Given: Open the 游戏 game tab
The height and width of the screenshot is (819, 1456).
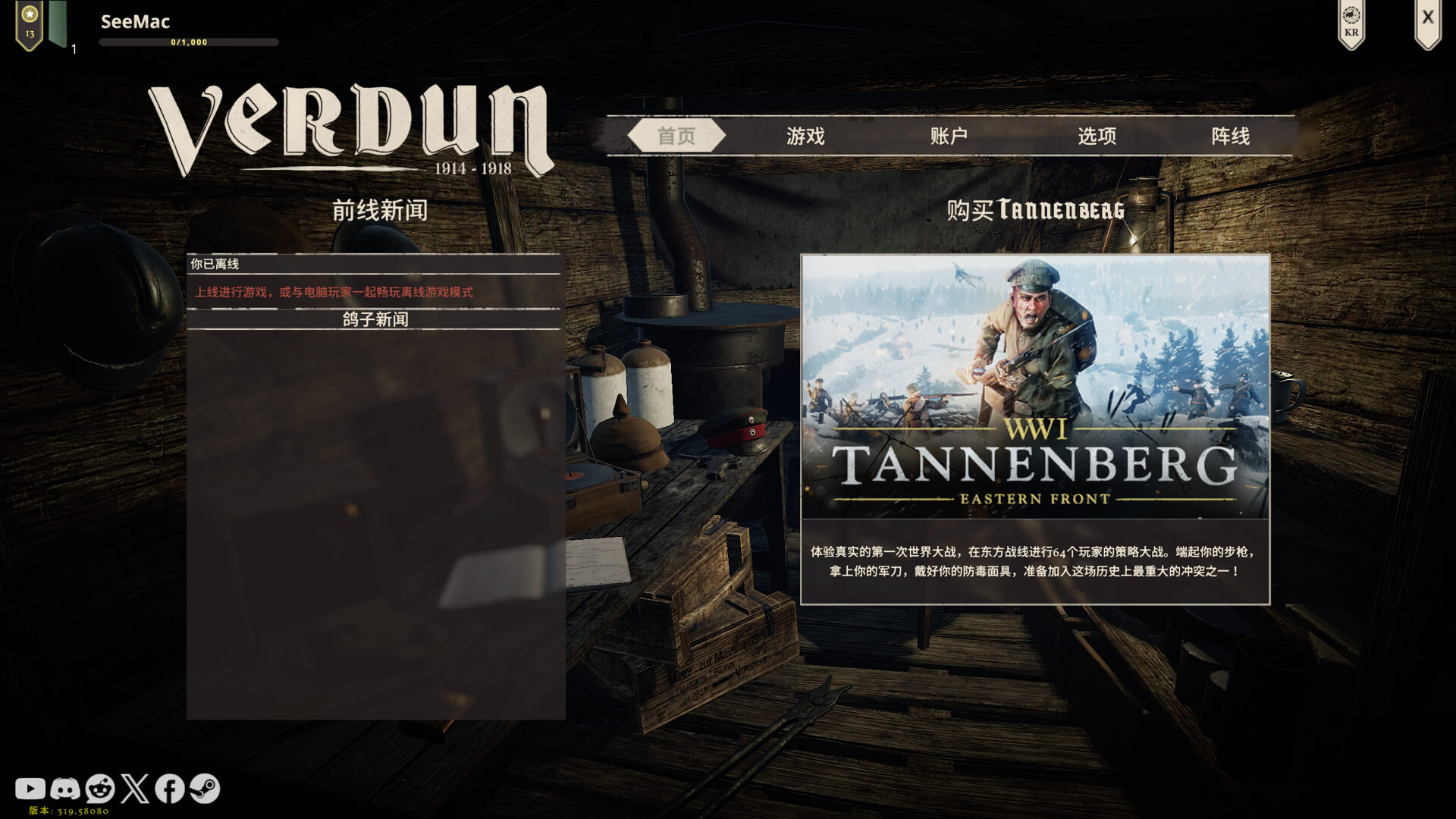Looking at the screenshot, I should (805, 136).
